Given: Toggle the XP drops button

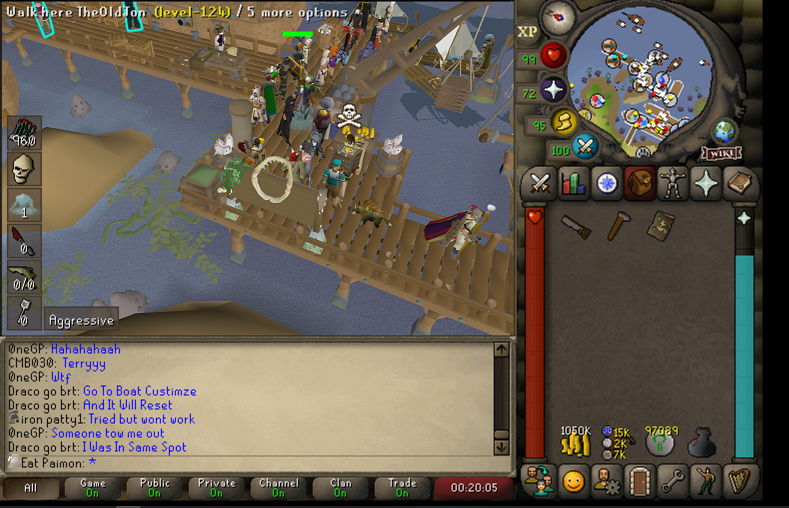Looking at the screenshot, I should pos(528,32).
